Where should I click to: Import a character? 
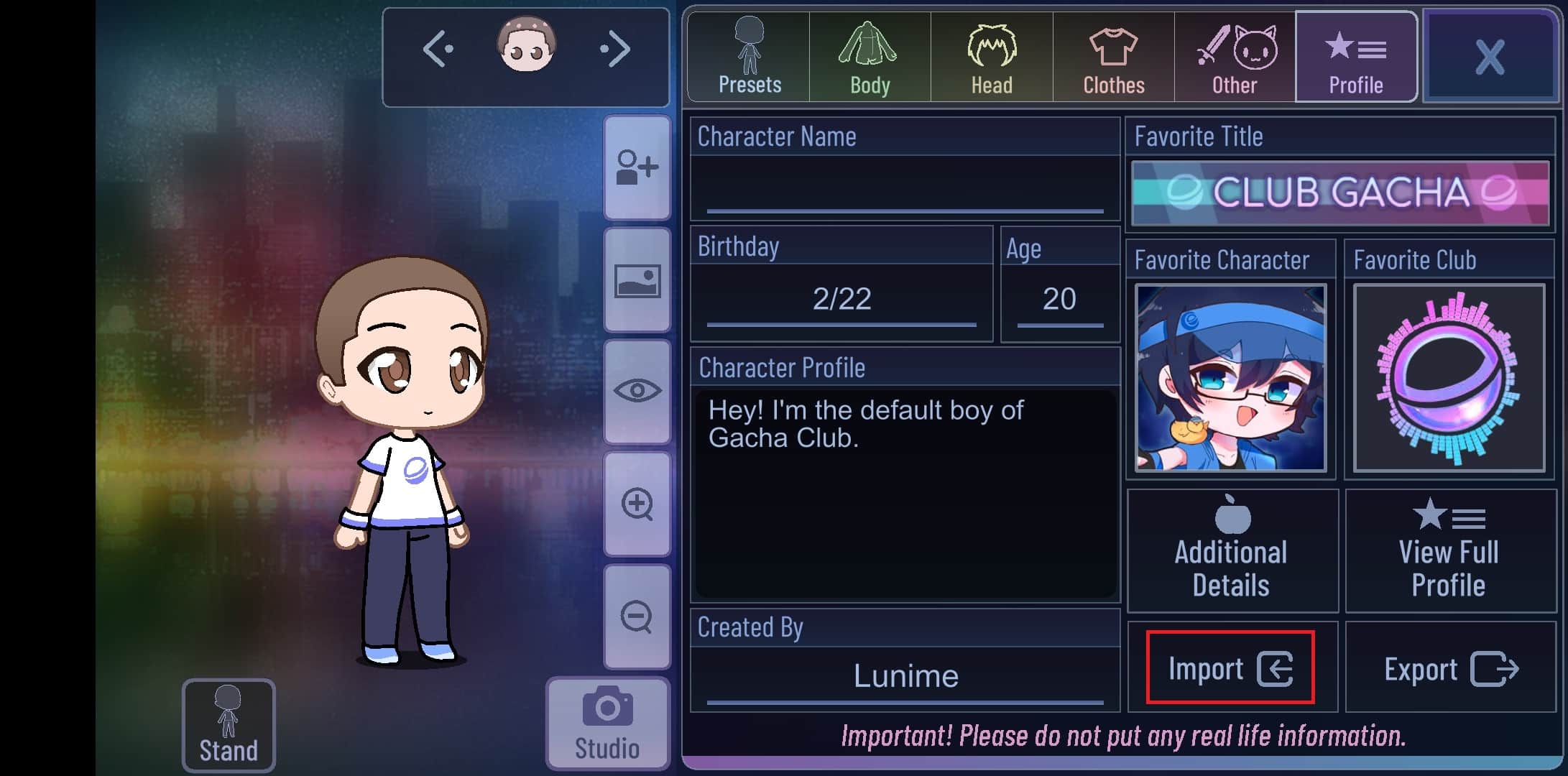1230,668
